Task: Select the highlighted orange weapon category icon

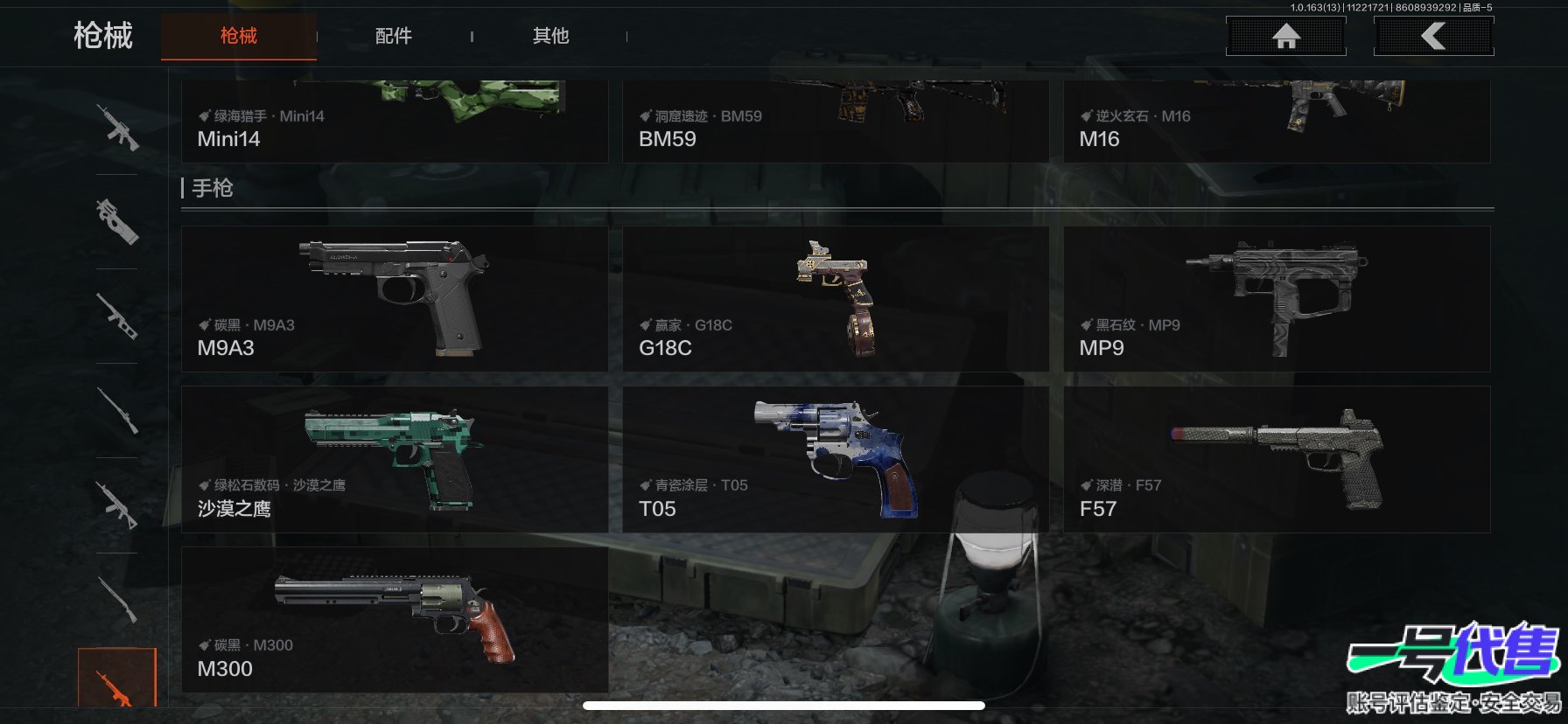Action: [116, 678]
